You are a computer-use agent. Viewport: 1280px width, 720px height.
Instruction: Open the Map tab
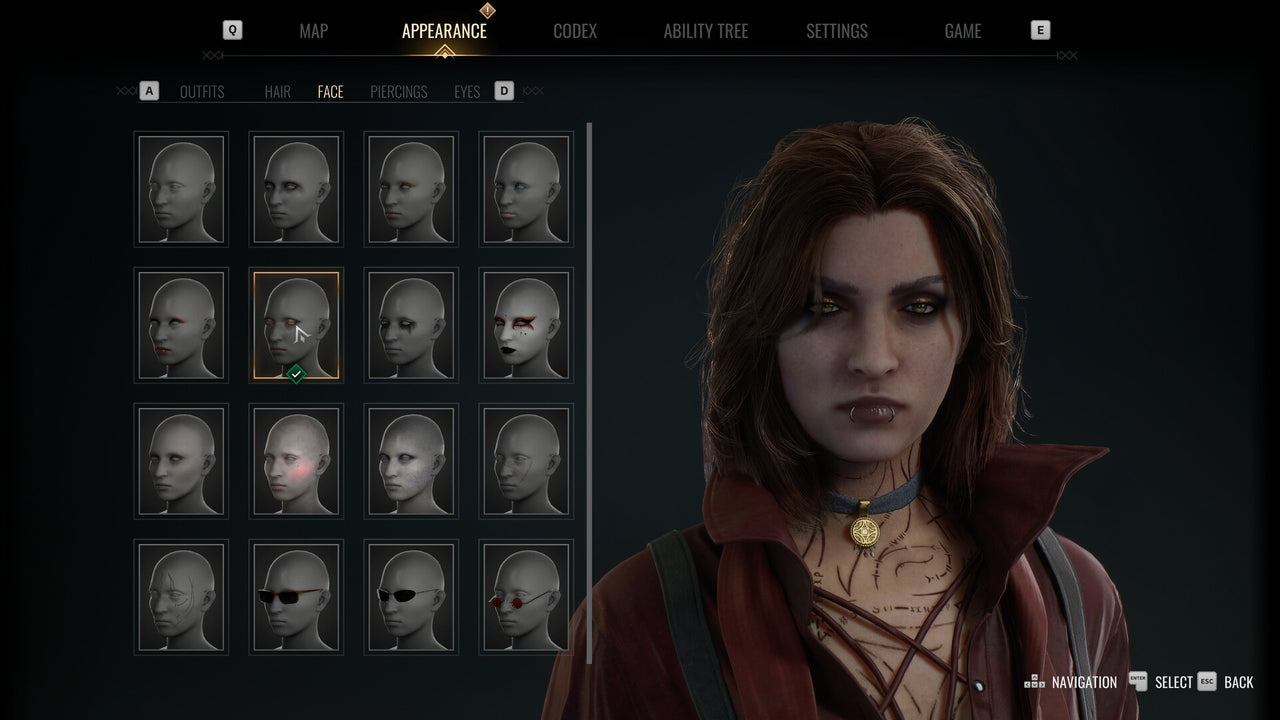click(313, 31)
